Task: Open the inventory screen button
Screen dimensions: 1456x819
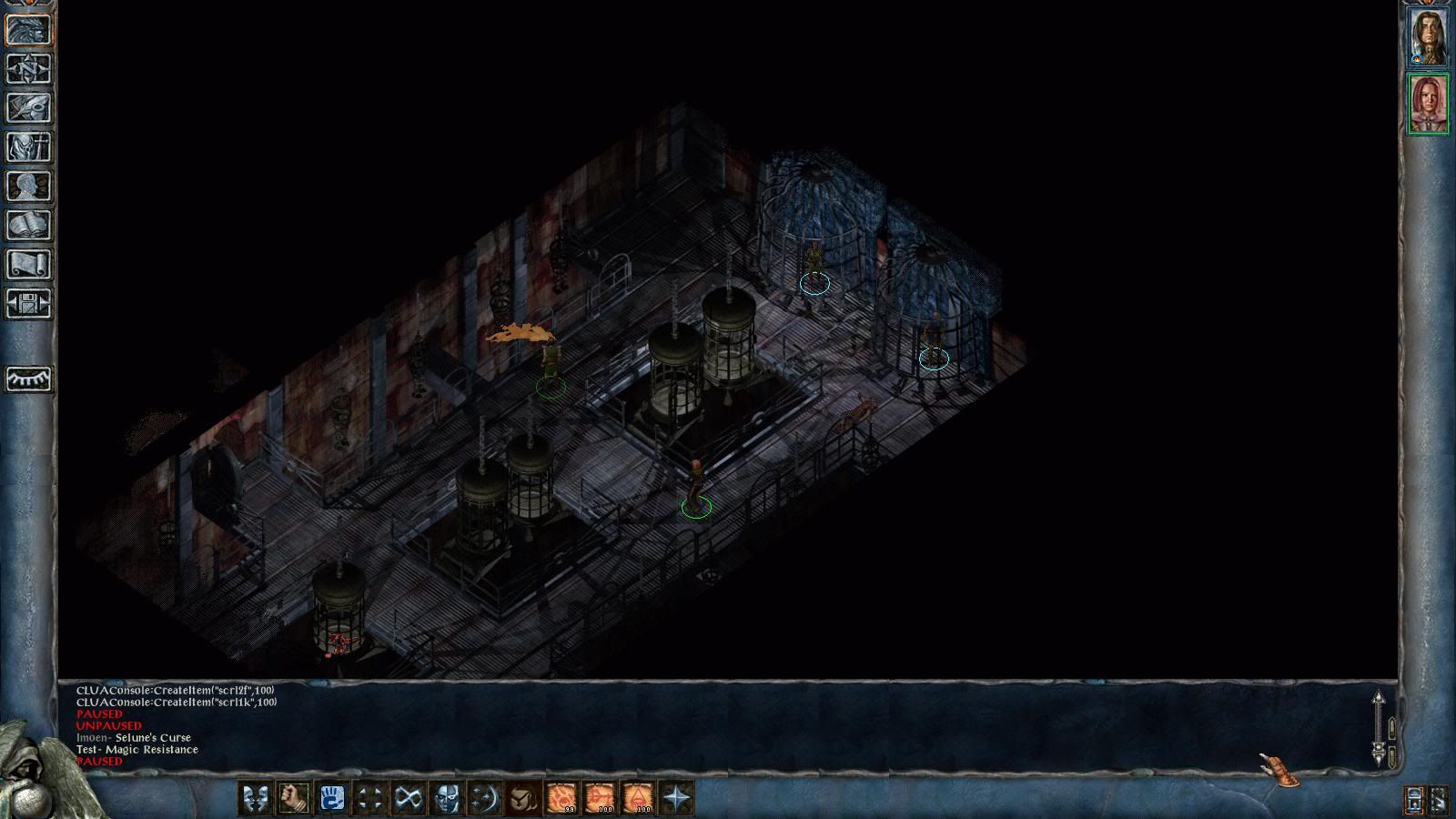Action: [28, 147]
